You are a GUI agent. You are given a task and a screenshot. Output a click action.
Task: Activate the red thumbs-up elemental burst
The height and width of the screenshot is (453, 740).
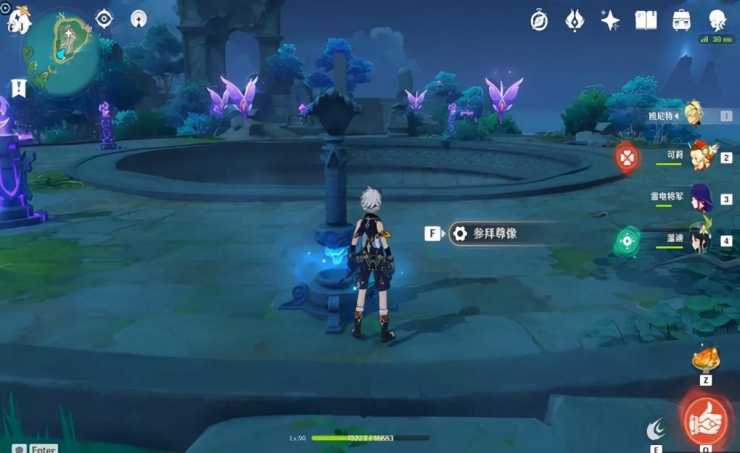point(706,419)
